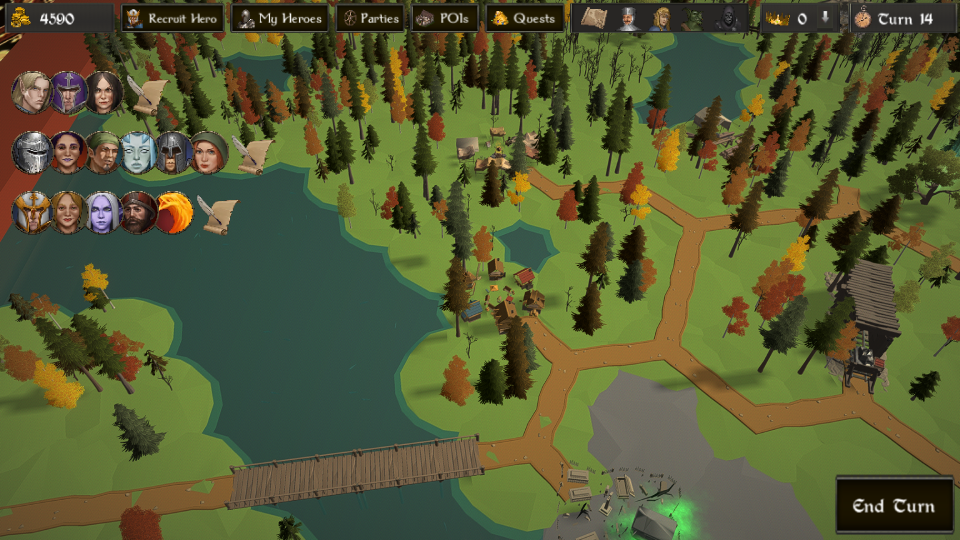Open the parchment map icon in the top bar
960x540 pixels.
click(x=594, y=18)
